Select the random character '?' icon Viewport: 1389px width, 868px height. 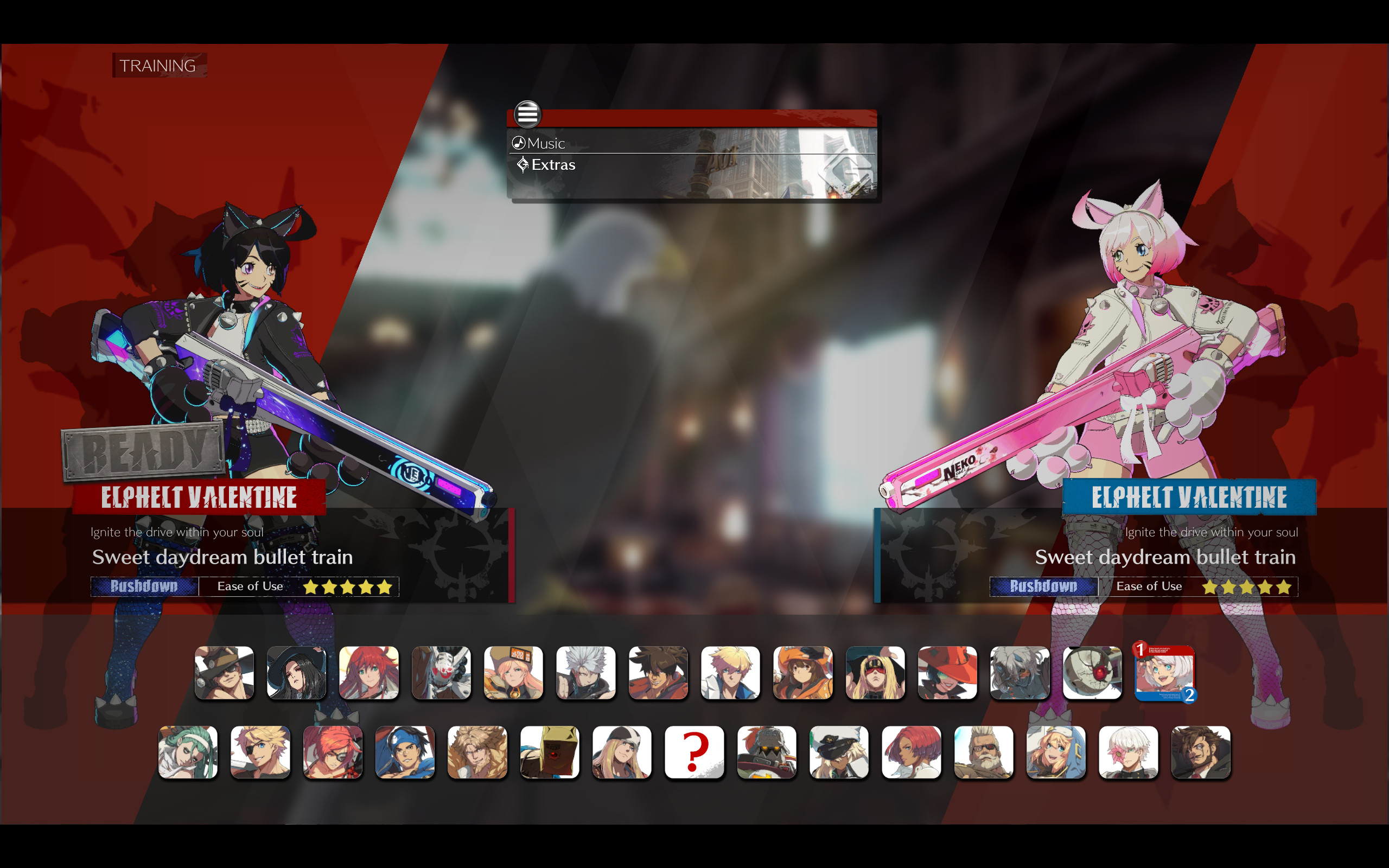tap(694, 752)
